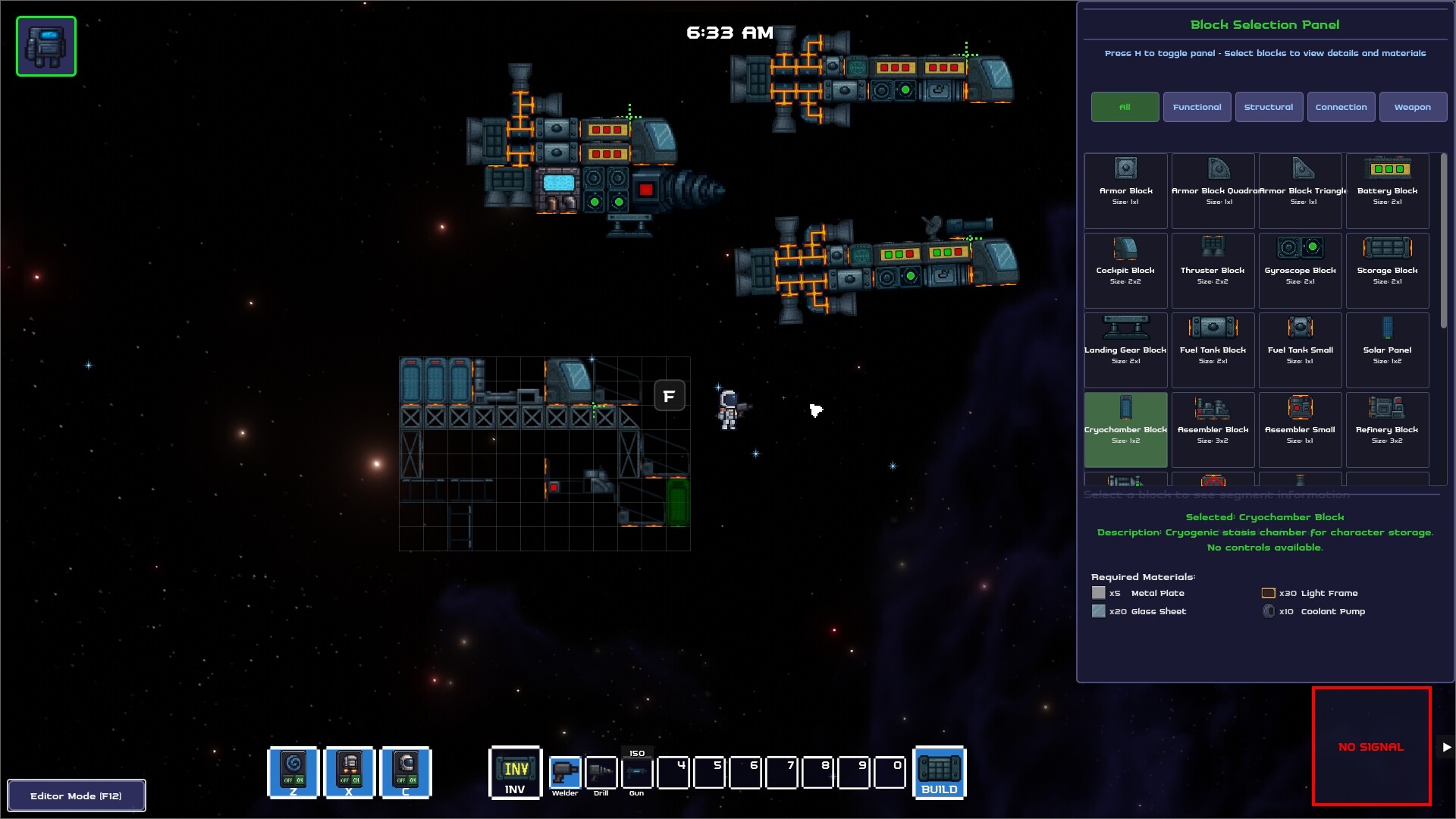1456x819 pixels.
Task: Select the Cryochamber Block tile
Action: point(1125,429)
